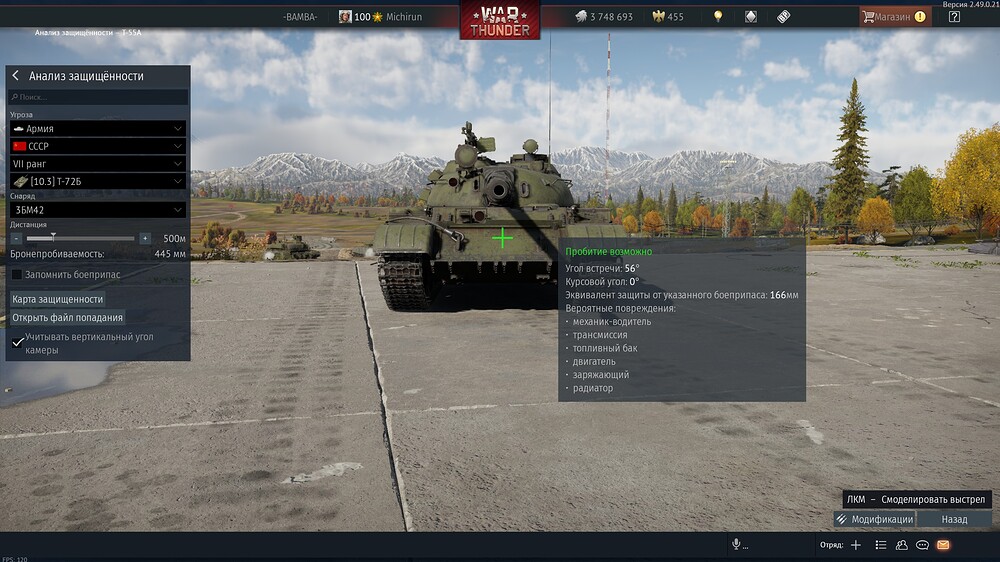Open the Магазин shop
The height and width of the screenshot is (562, 1000).
tap(894, 17)
